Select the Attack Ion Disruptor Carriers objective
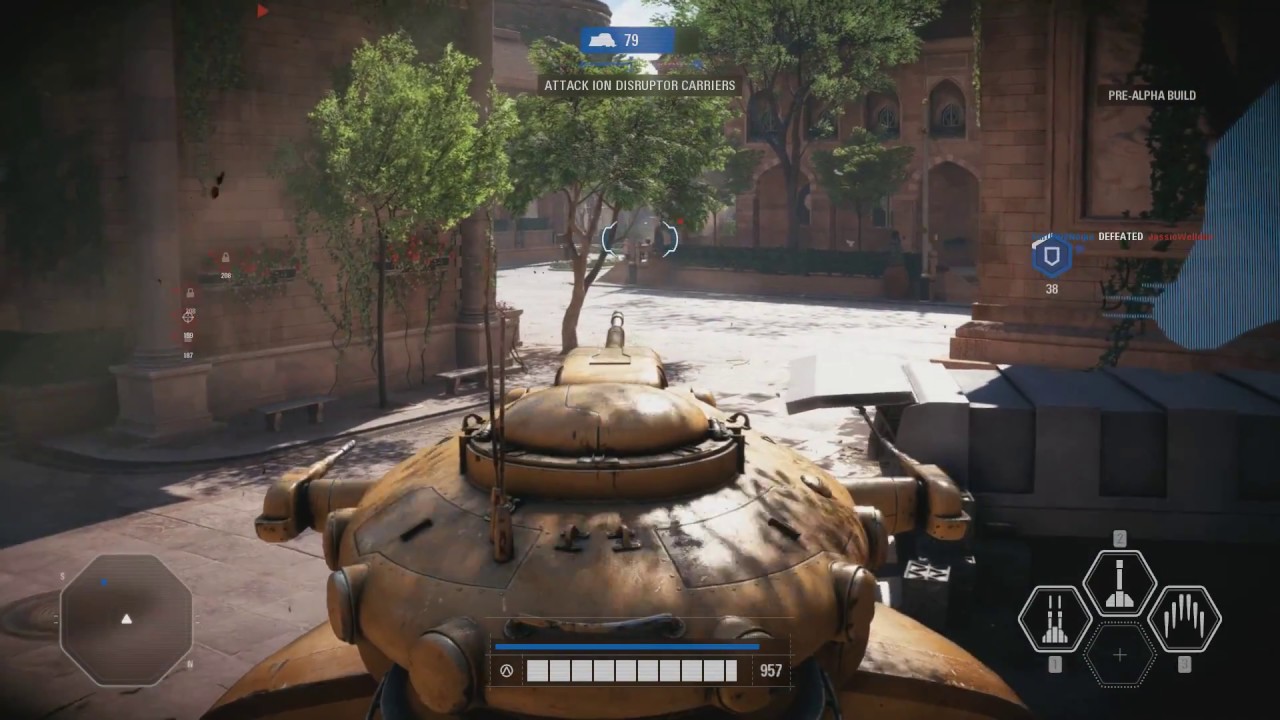 [x=640, y=86]
